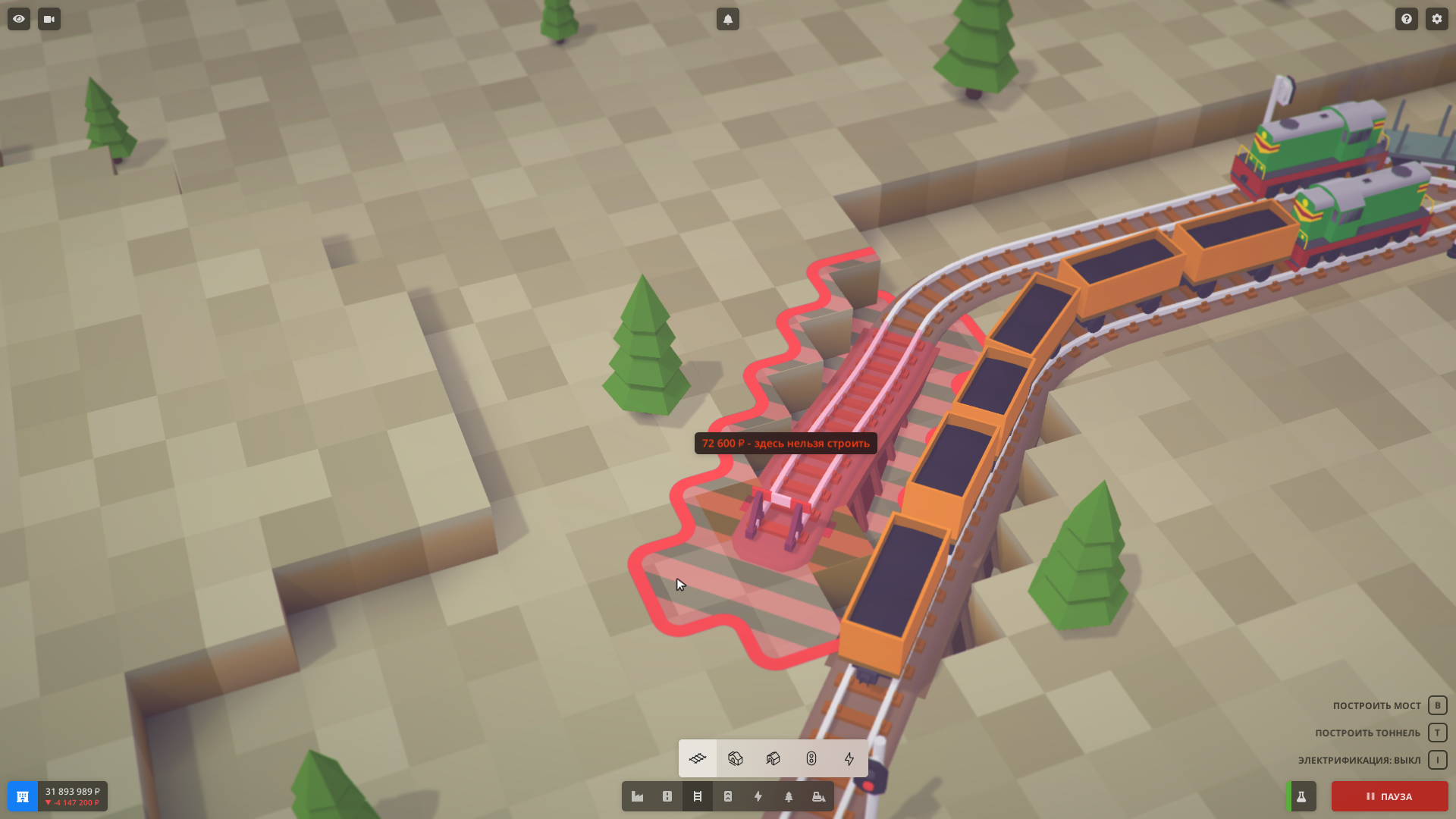Open the factory industry construction menu
The image size is (1456, 819).
pyautogui.click(x=637, y=796)
